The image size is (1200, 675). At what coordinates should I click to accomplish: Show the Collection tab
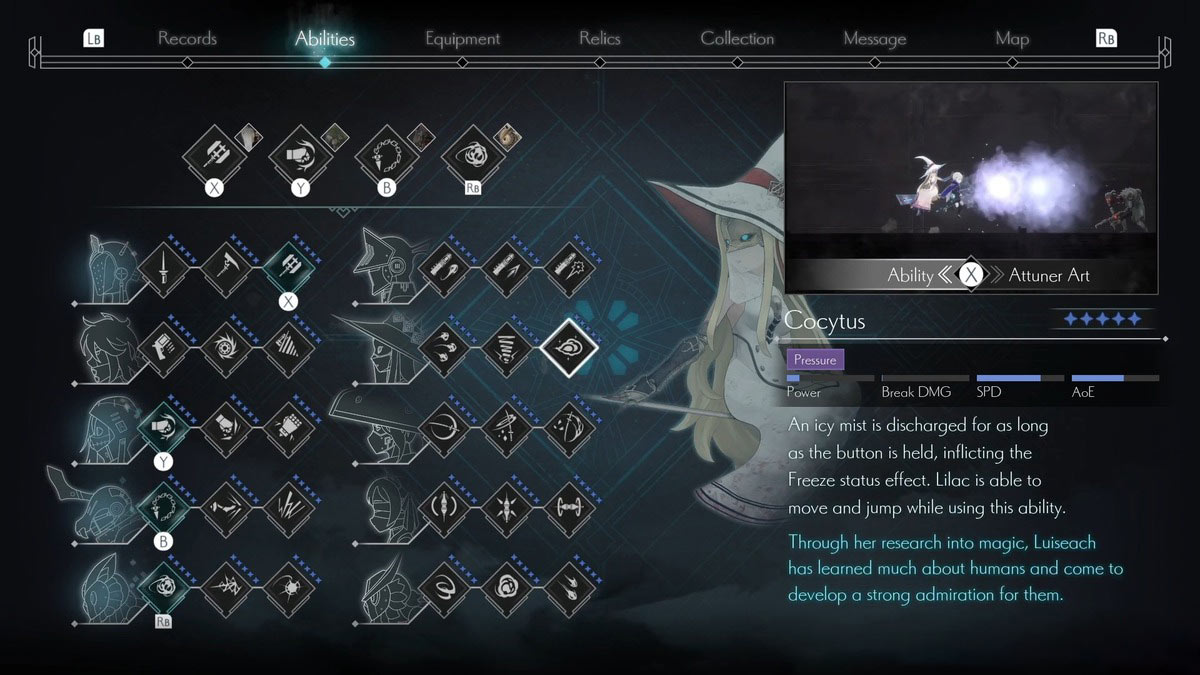[737, 39]
